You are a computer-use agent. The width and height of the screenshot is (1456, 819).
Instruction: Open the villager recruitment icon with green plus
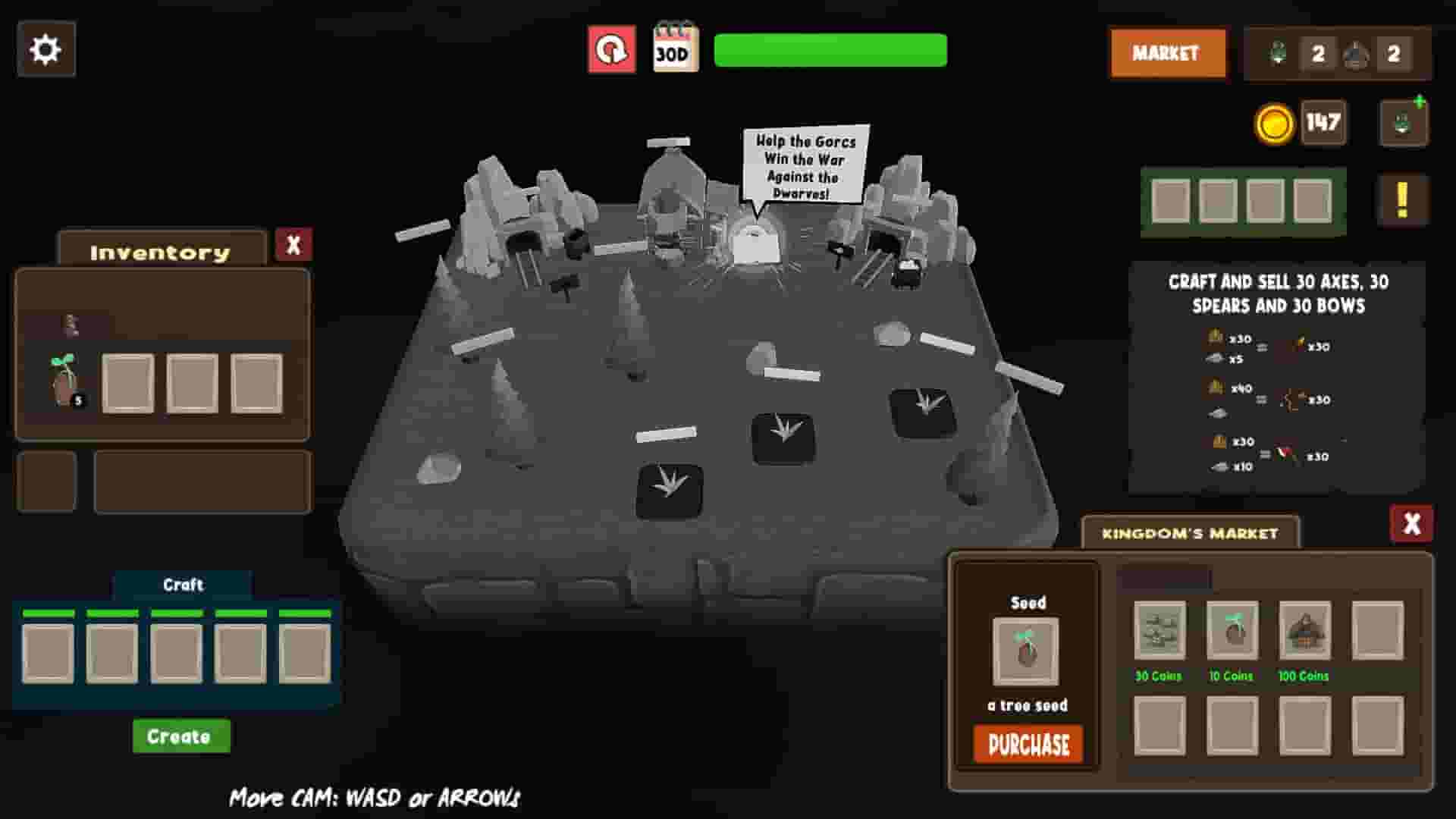pyautogui.click(x=1402, y=122)
